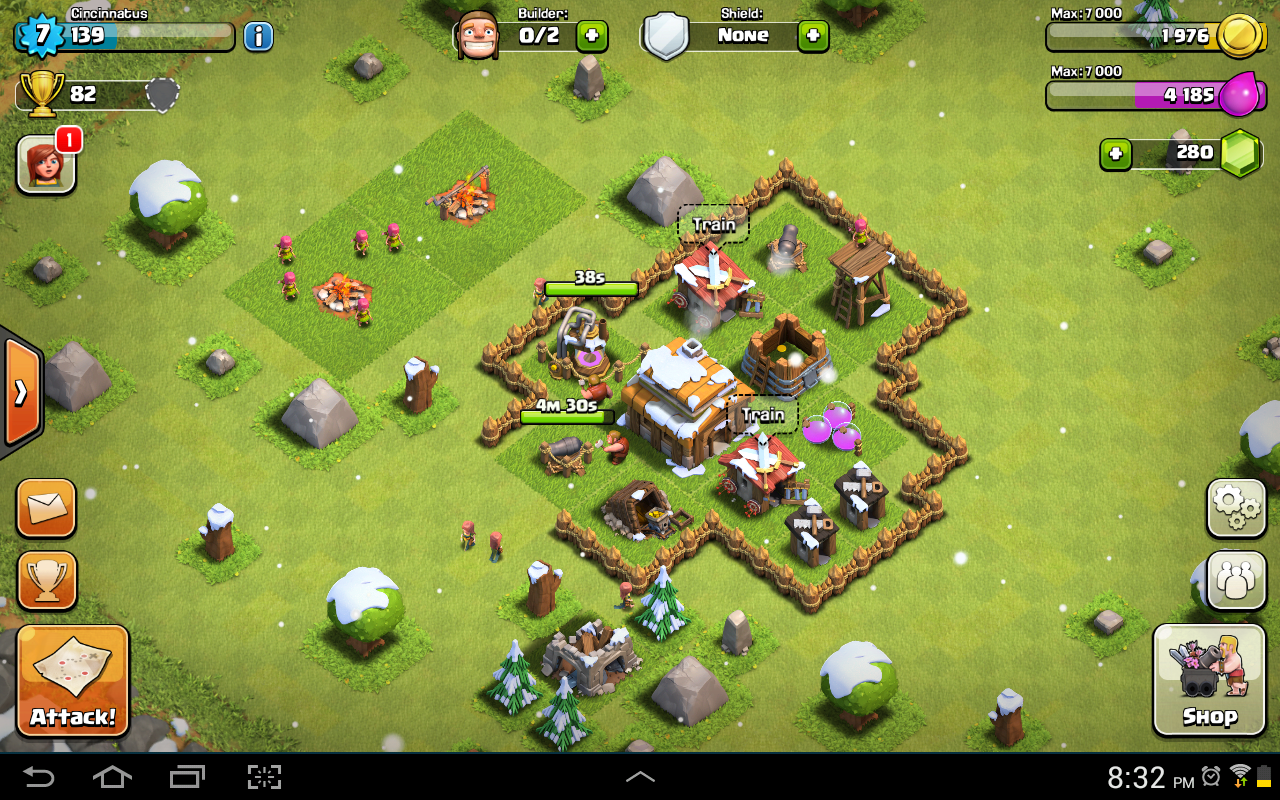This screenshot has height=800, width=1280.
Task: Open the Shop
Action: click(x=1209, y=680)
